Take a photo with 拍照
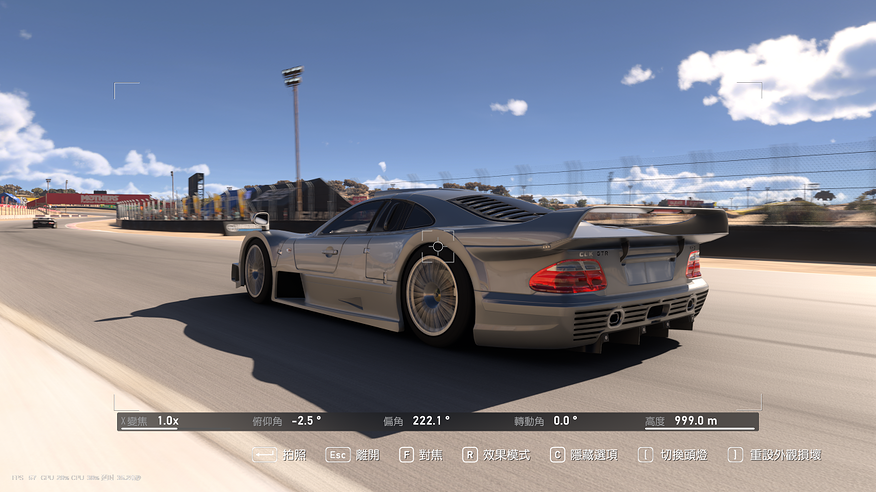This screenshot has height=492, width=876. 280,455
